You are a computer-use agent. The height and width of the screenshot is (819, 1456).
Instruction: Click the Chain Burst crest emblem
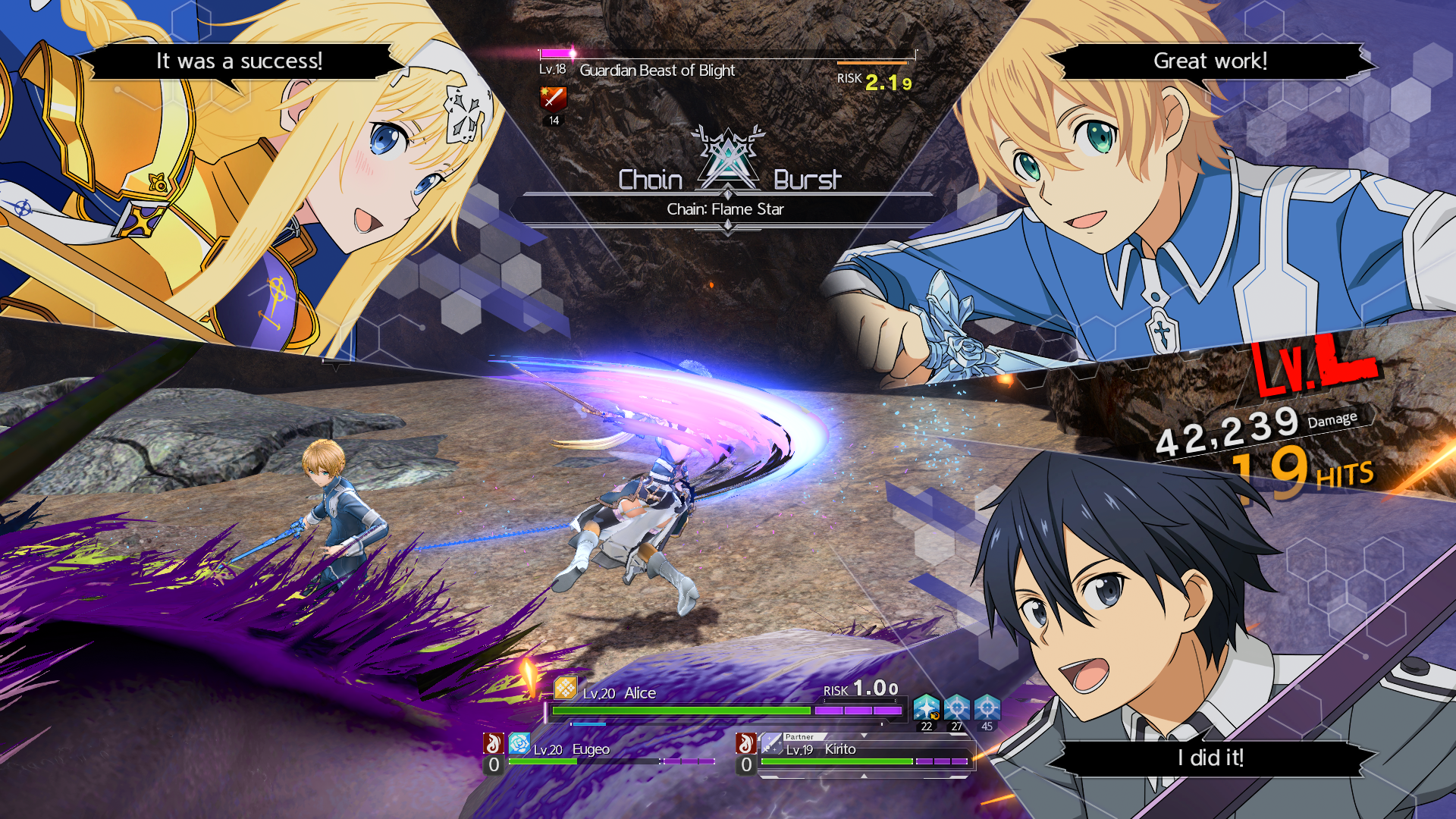[728, 158]
